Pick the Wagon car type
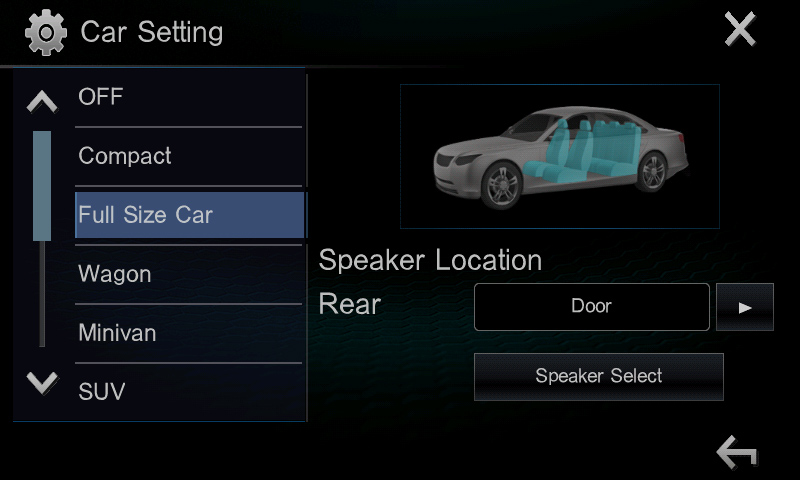The image size is (800, 480). point(188,274)
